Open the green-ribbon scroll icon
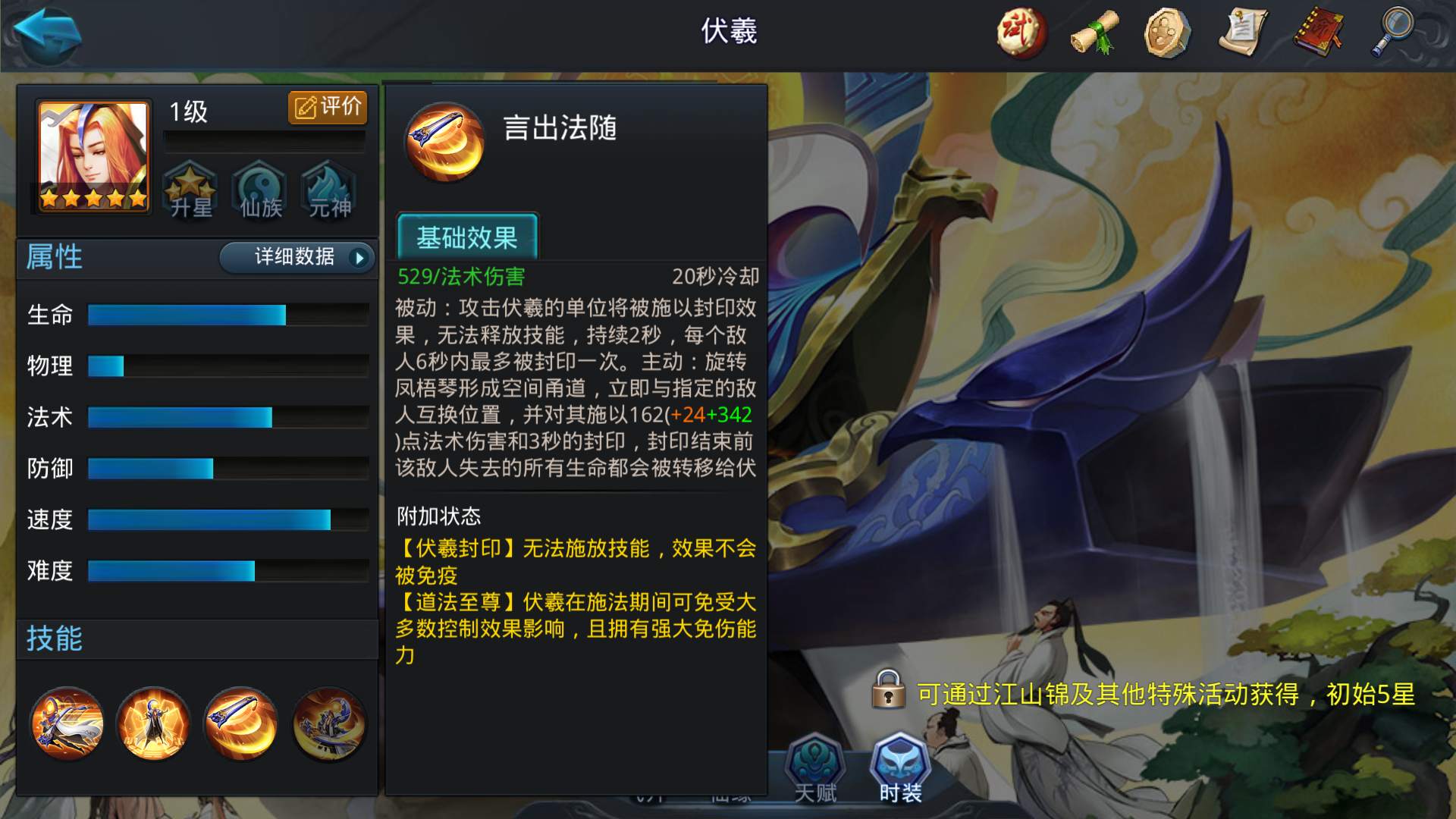Viewport: 1456px width, 819px height. (x=1094, y=32)
